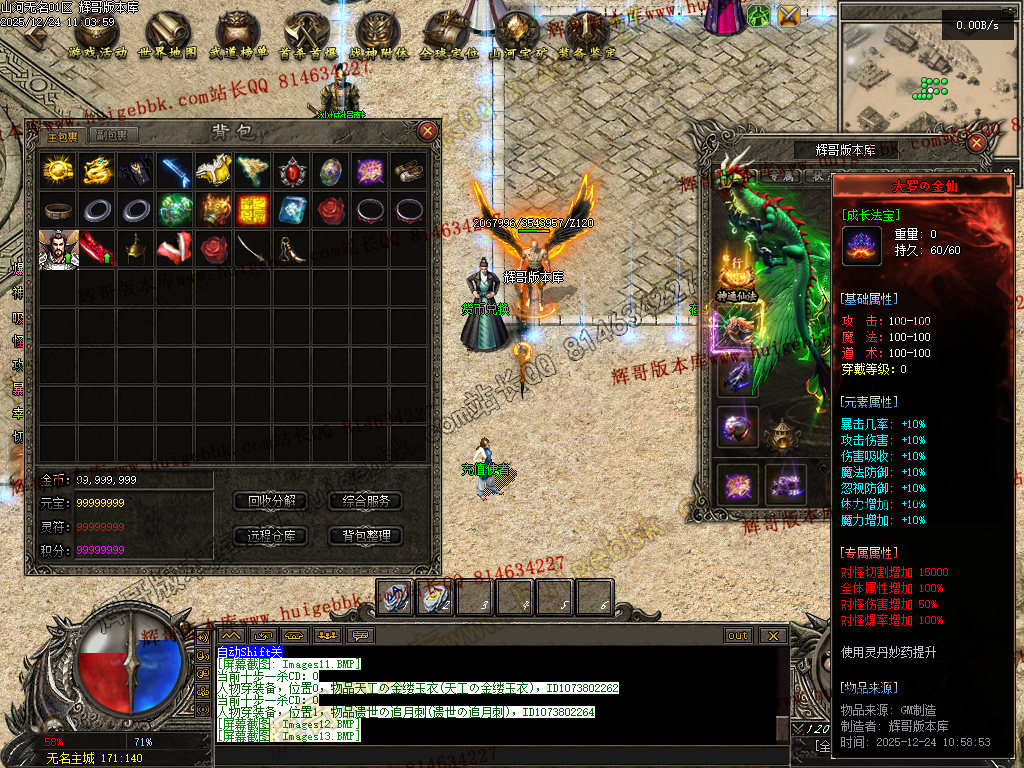Close the character equipment panel
This screenshot has height=768, width=1024.
(x=977, y=143)
